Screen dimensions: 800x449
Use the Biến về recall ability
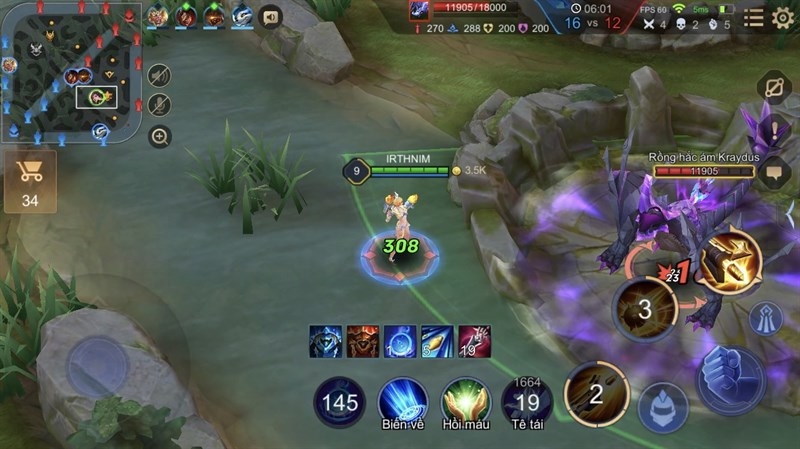[403, 401]
